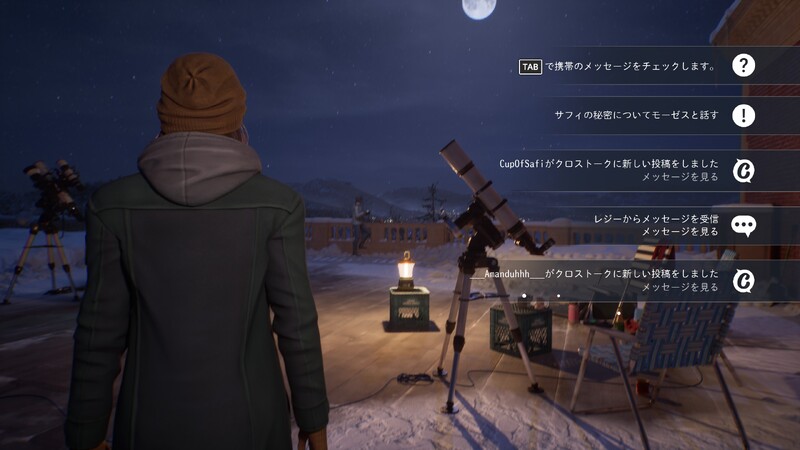View the message received from レジー
This screenshot has height=450, width=800.
click(655, 224)
